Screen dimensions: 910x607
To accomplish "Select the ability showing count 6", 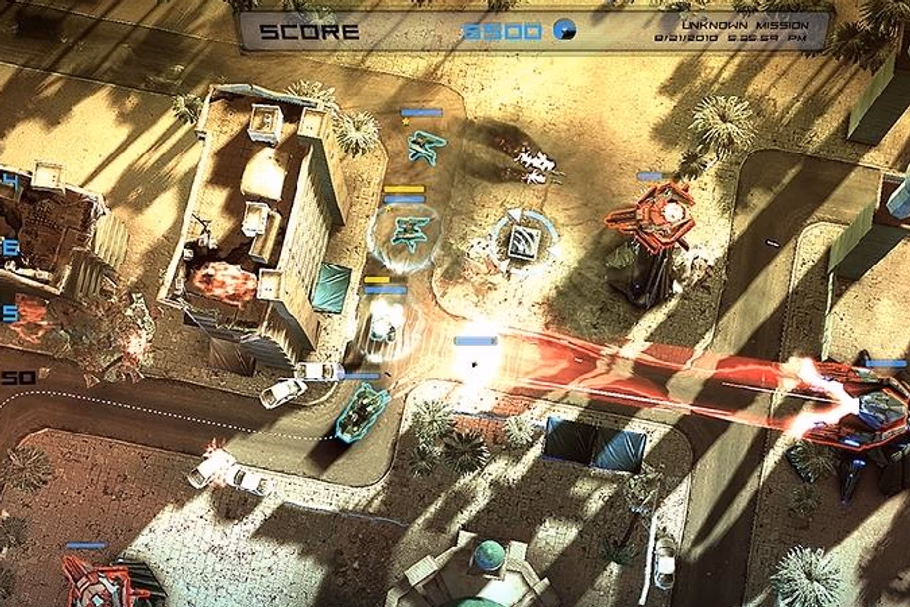I will [x=12, y=247].
